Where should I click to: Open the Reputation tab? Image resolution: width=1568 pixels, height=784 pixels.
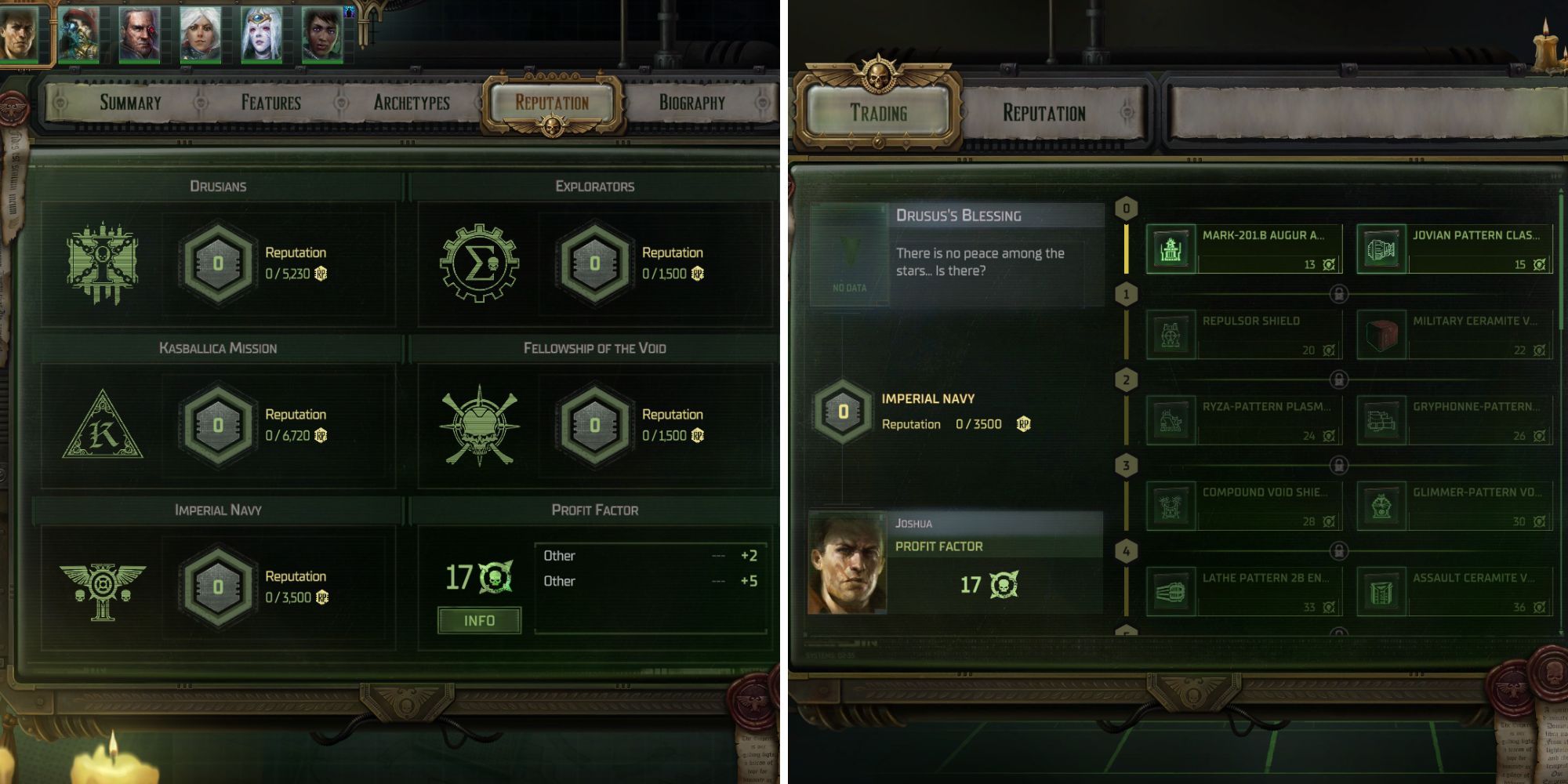coord(551,101)
